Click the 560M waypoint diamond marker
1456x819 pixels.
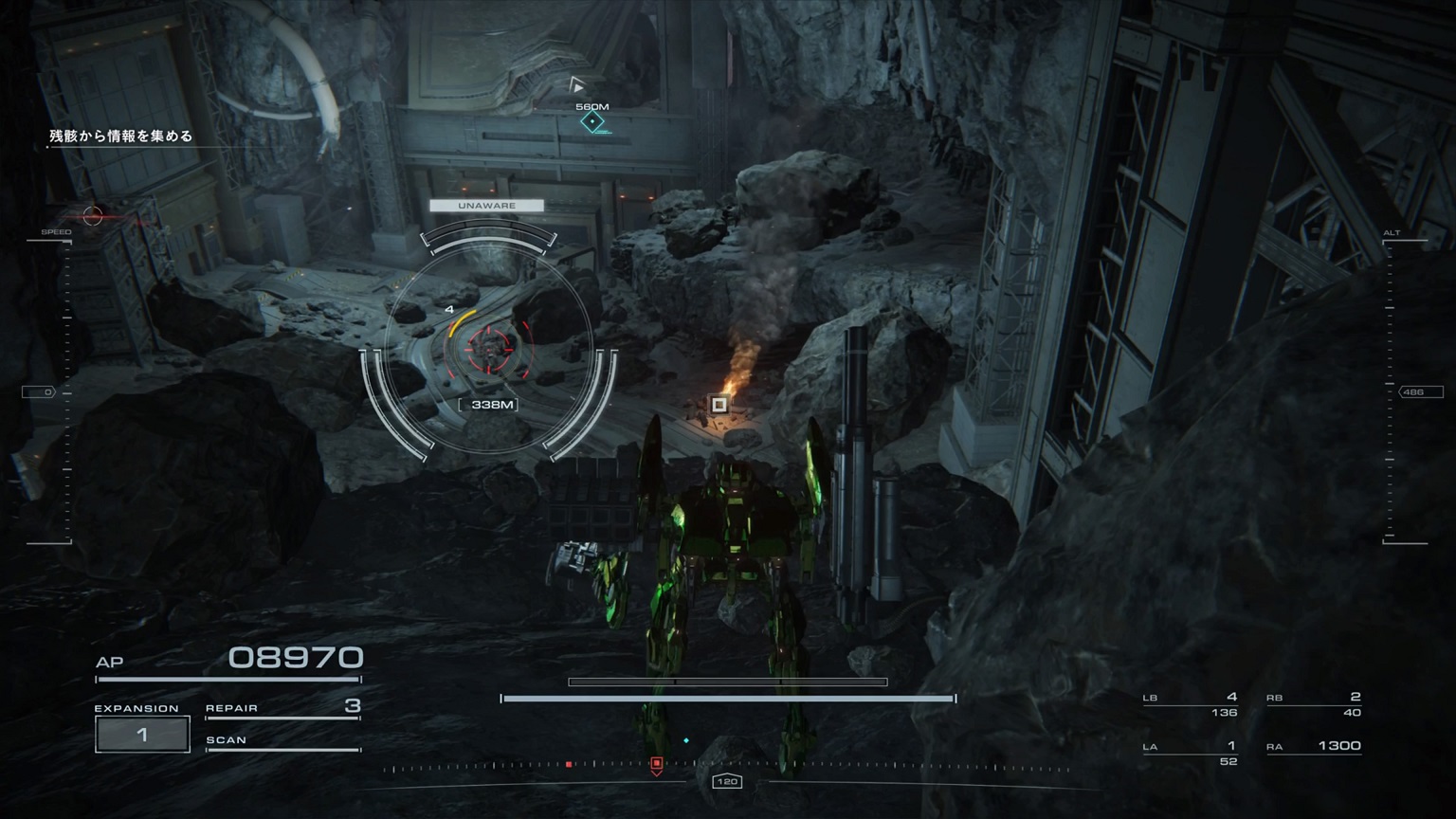coord(592,122)
